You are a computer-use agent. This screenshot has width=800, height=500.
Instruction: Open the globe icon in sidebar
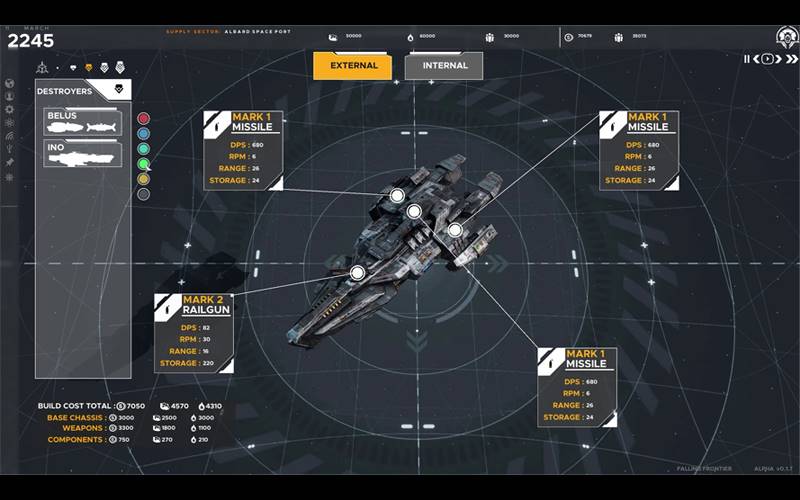click(10, 84)
